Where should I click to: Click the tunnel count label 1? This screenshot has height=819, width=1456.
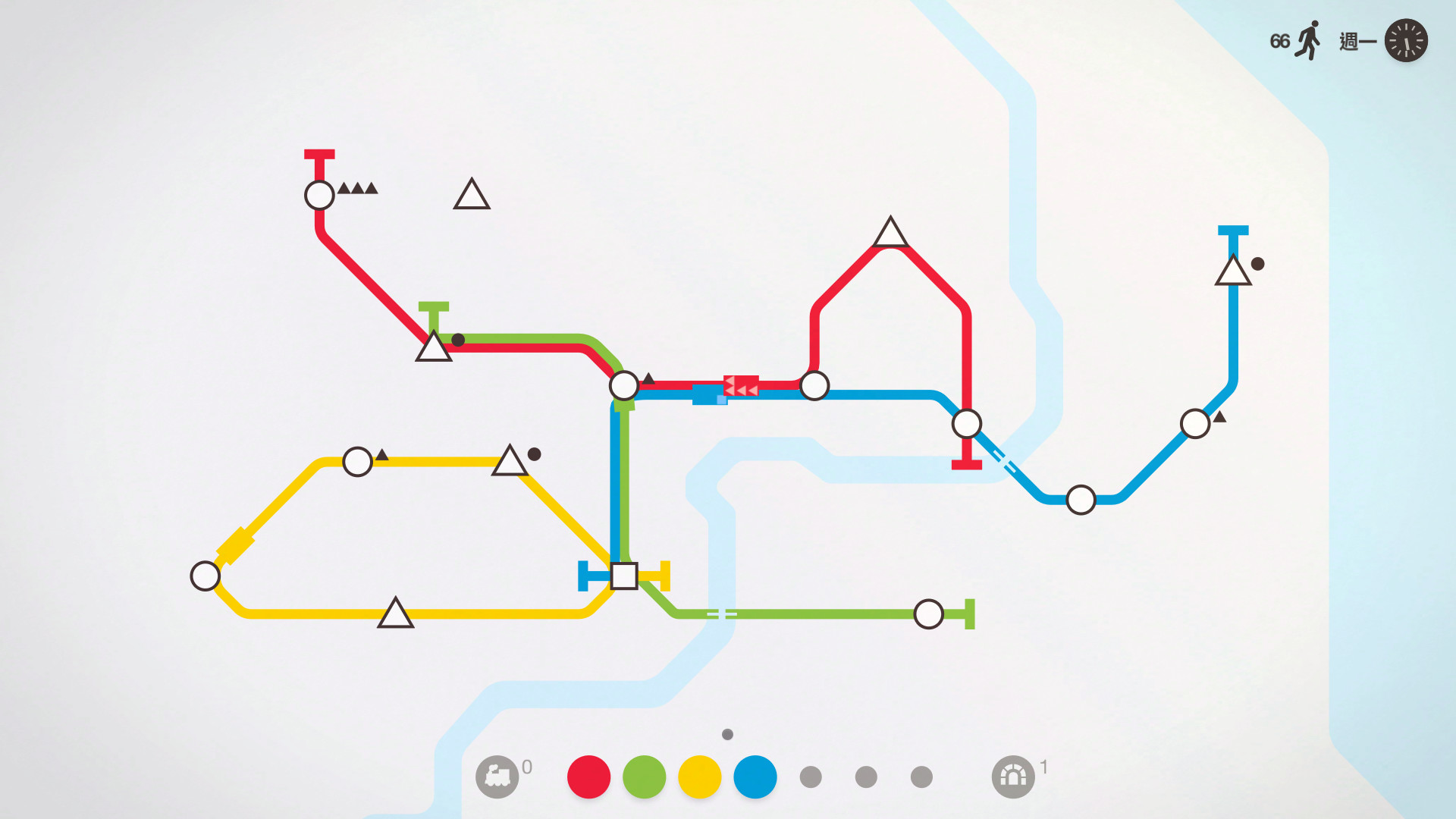pyautogui.click(x=1043, y=768)
